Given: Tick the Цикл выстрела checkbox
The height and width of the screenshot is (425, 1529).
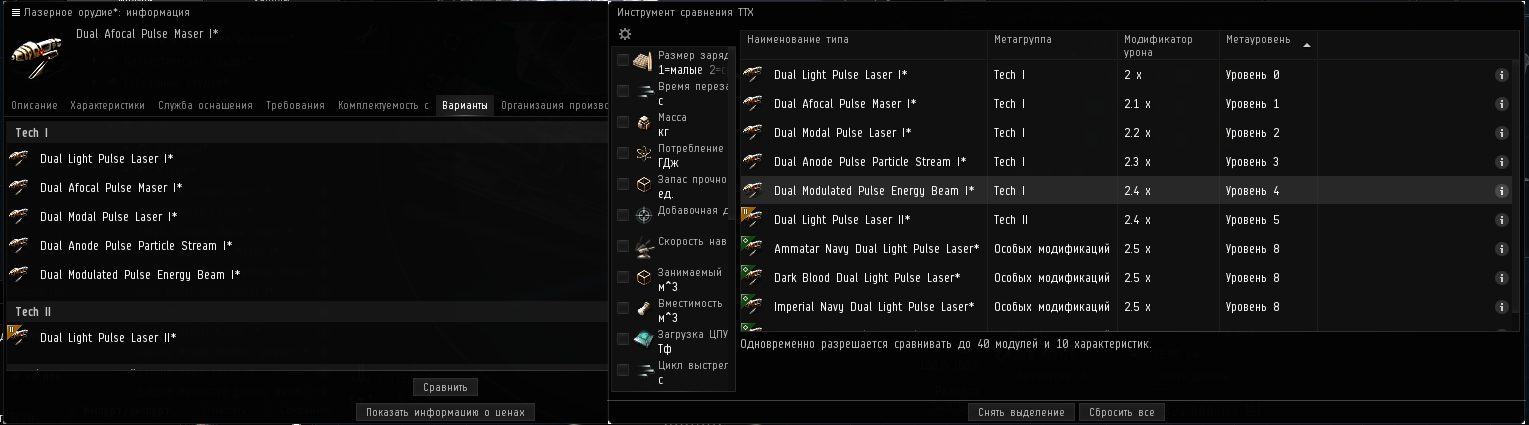Looking at the screenshot, I should point(623,370).
